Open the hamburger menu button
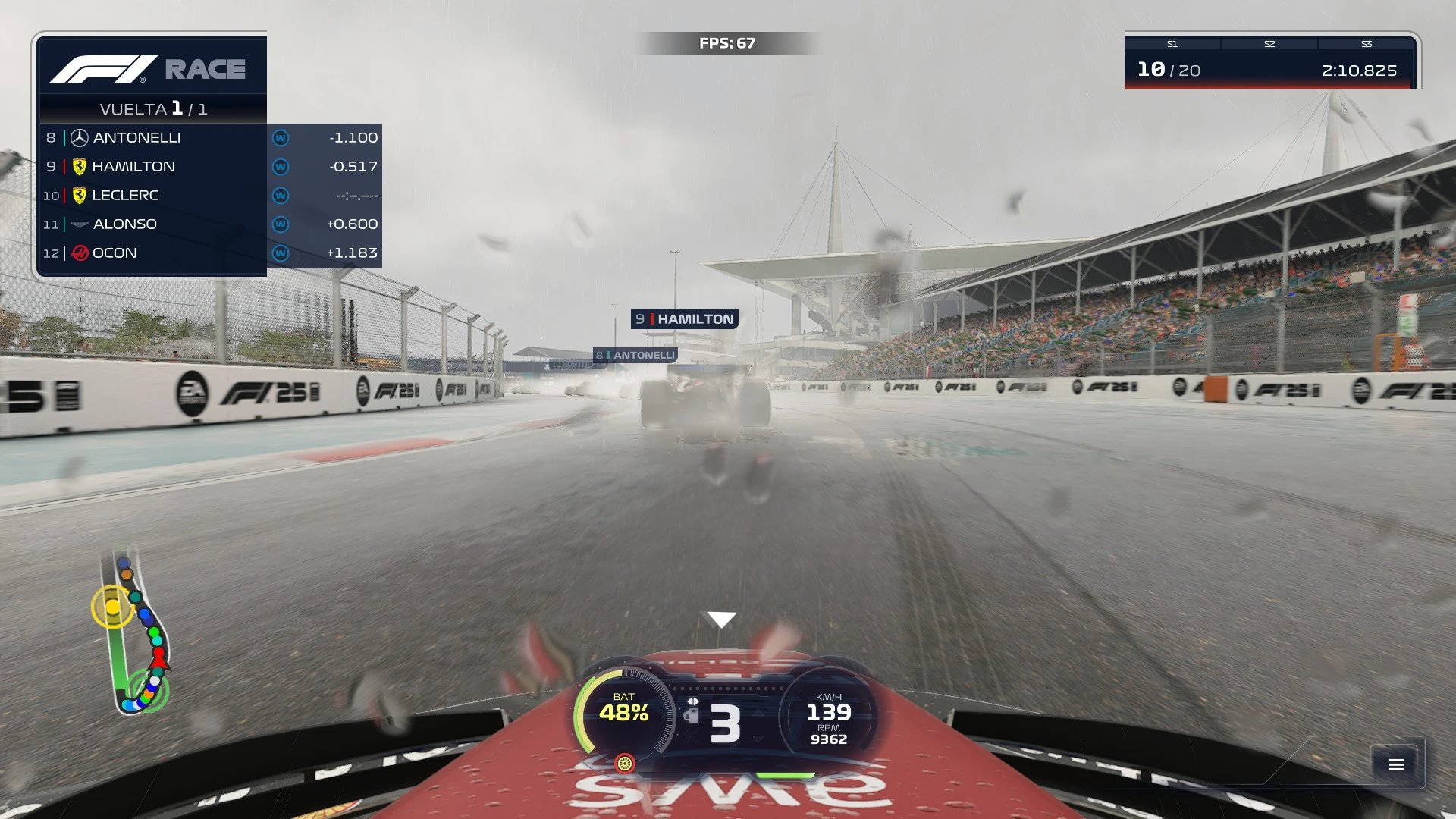The height and width of the screenshot is (819, 1456). [x=1396, y=764]
